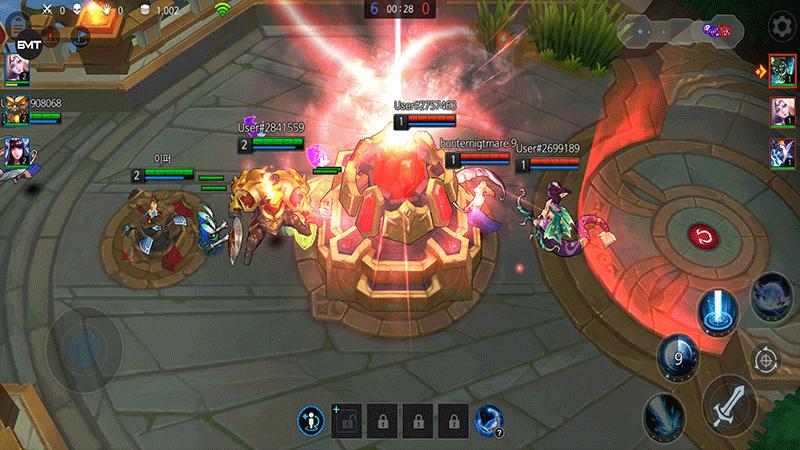Tap the glowing figure item button

coord(312,420)
